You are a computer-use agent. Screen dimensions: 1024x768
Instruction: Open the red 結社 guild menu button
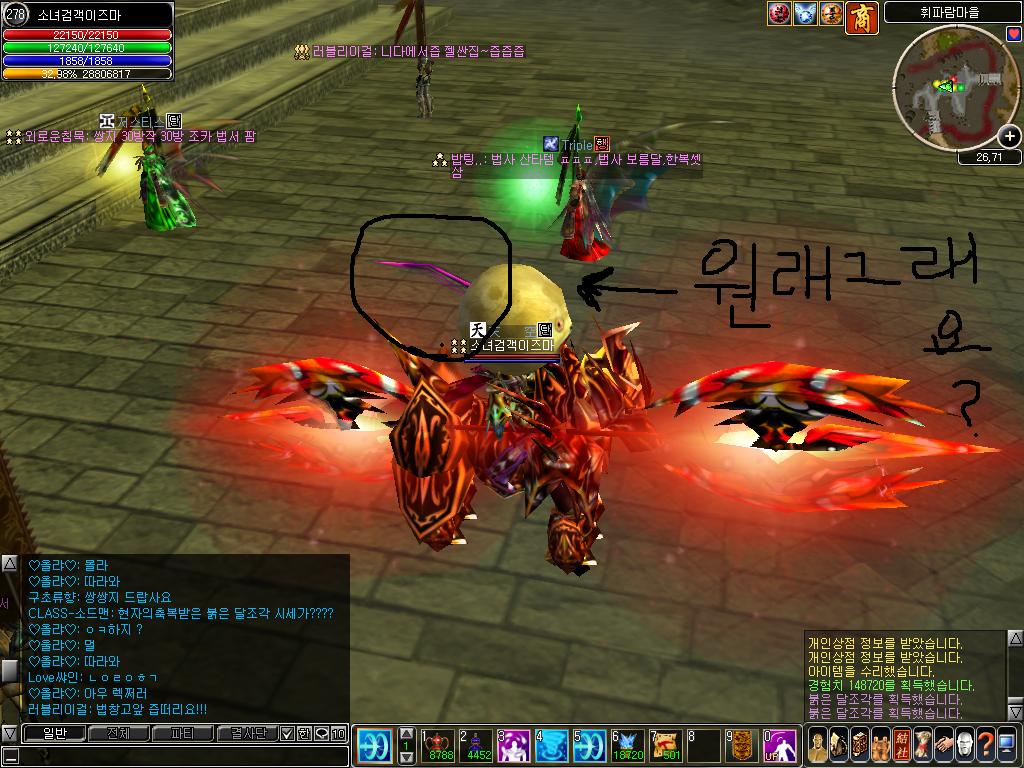900,745
